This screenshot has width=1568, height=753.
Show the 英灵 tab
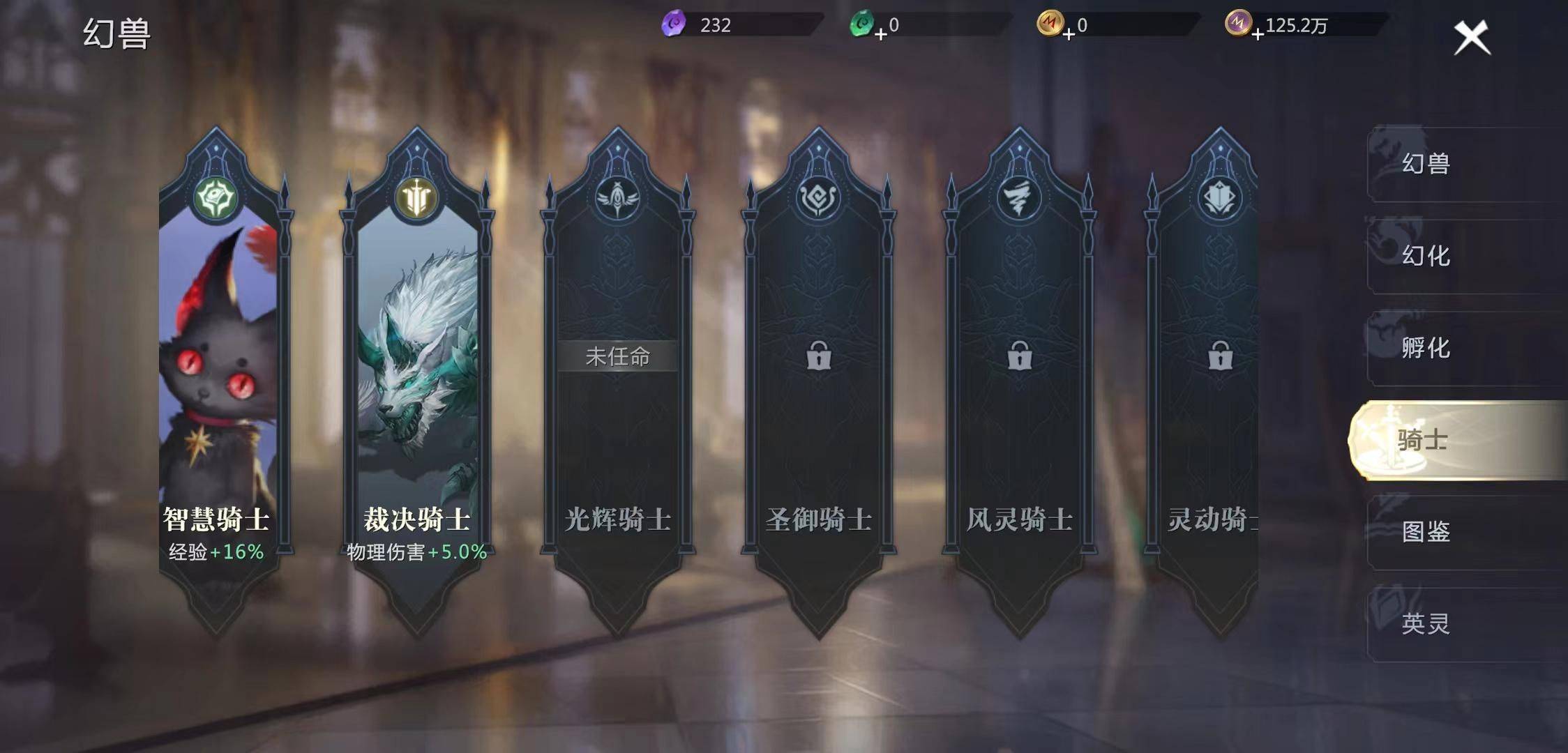point(1426,623)
